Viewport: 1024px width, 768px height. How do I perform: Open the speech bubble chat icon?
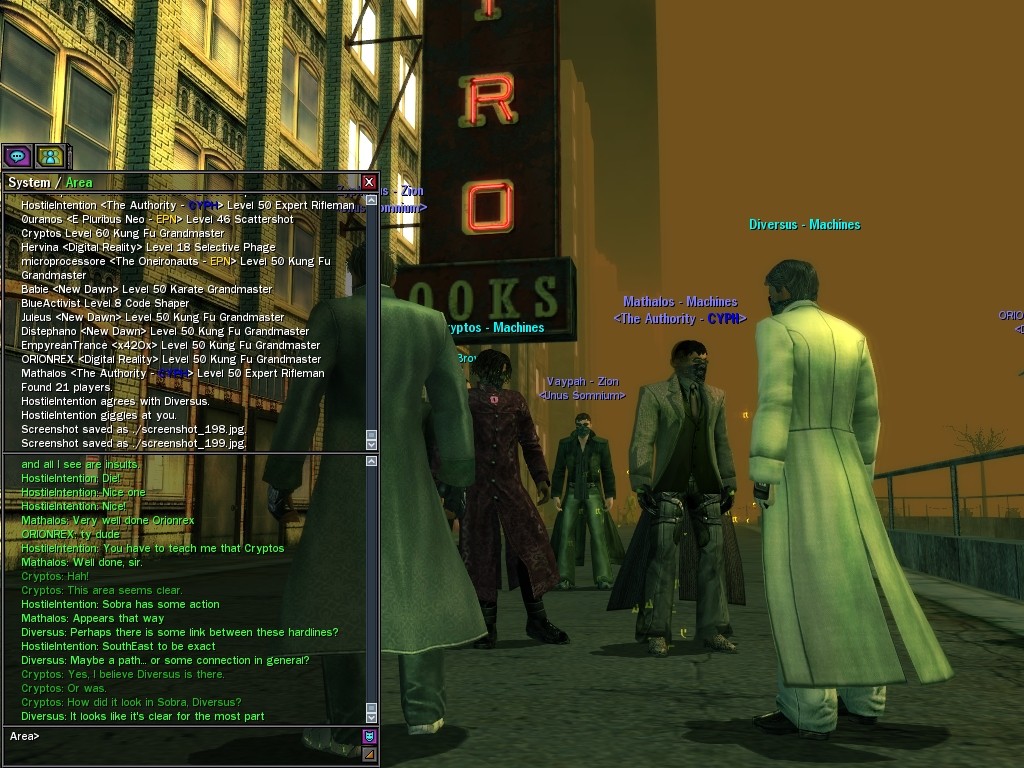17,156
